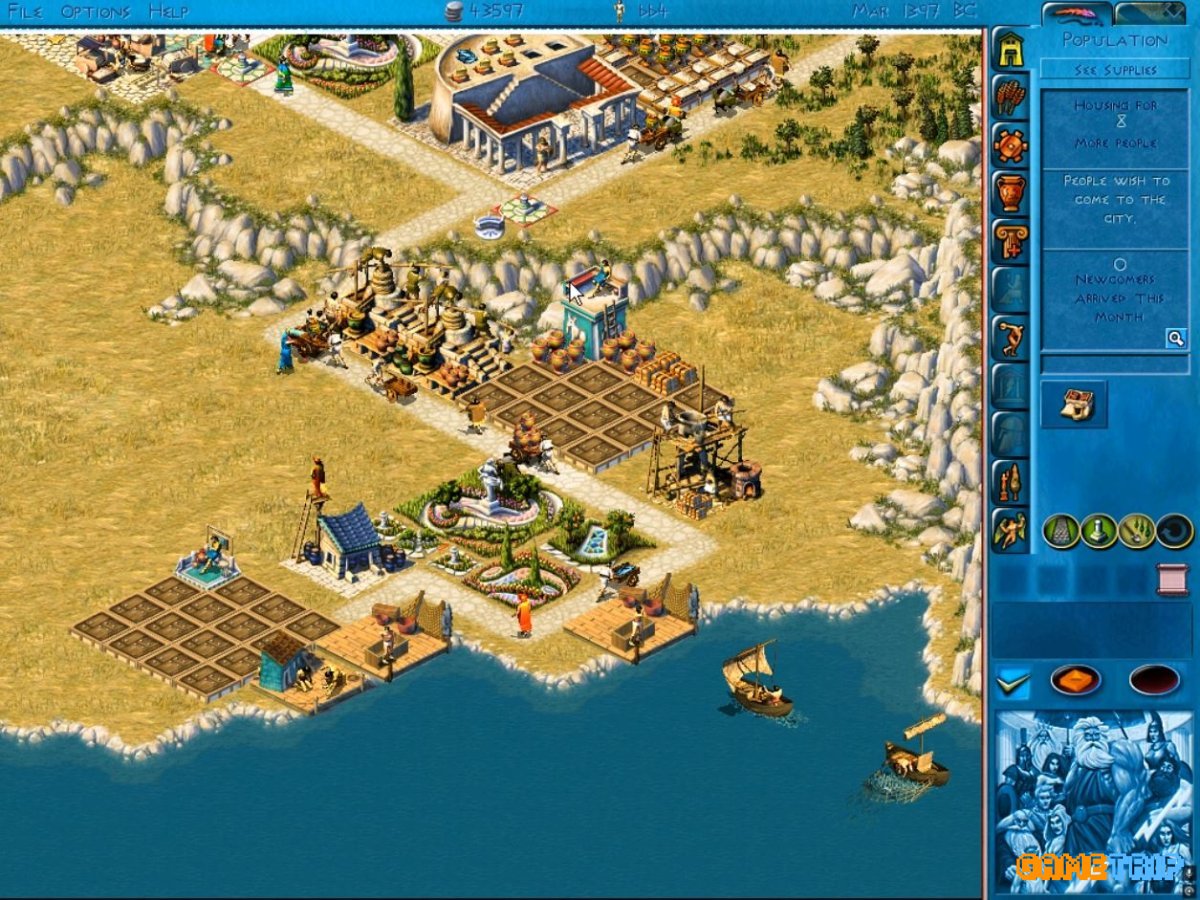Open the Husbandry wheat tab

(x=1010, y=97)
